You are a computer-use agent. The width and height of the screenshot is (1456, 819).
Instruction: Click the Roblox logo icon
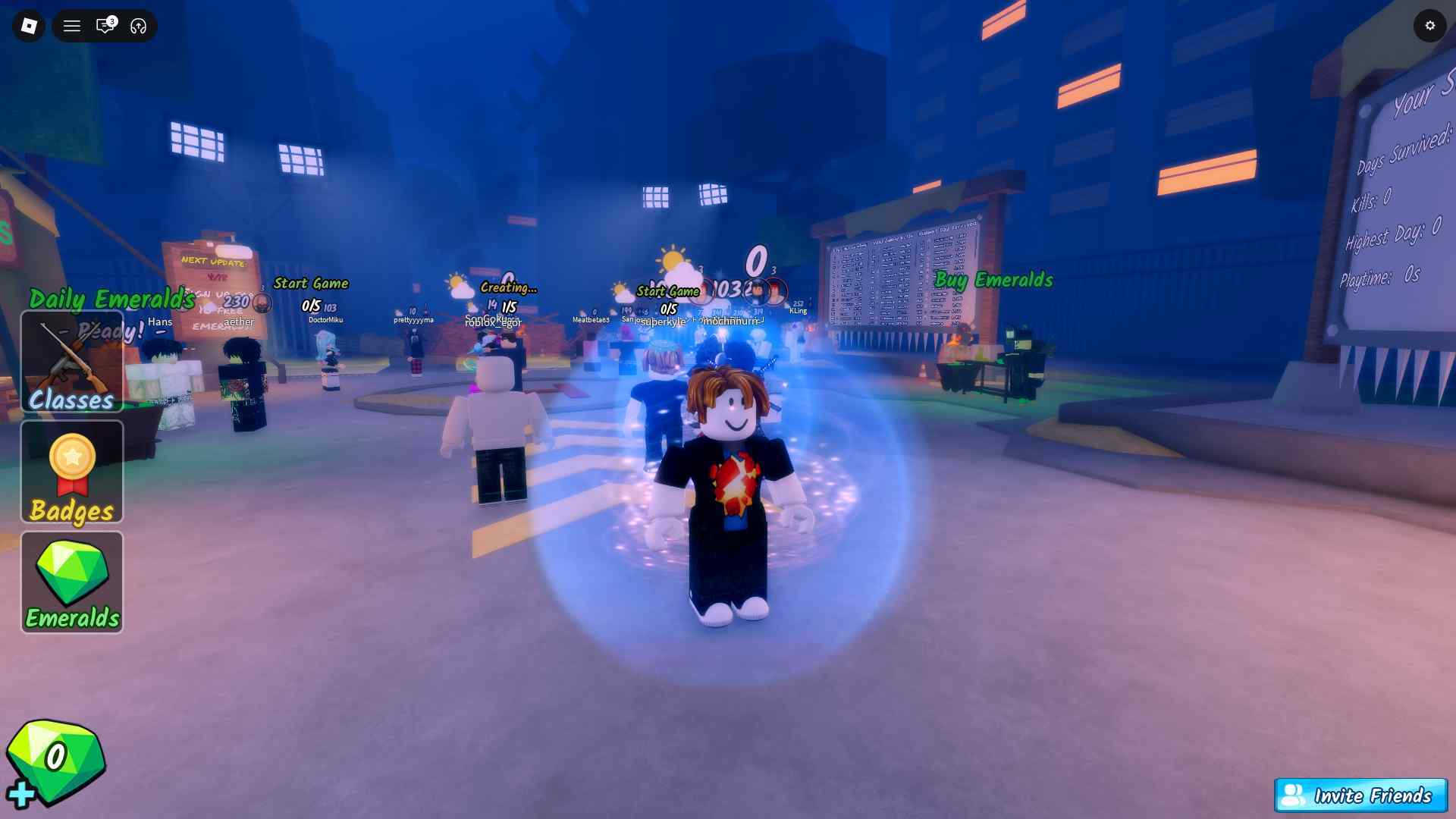[x=28, y=25]
